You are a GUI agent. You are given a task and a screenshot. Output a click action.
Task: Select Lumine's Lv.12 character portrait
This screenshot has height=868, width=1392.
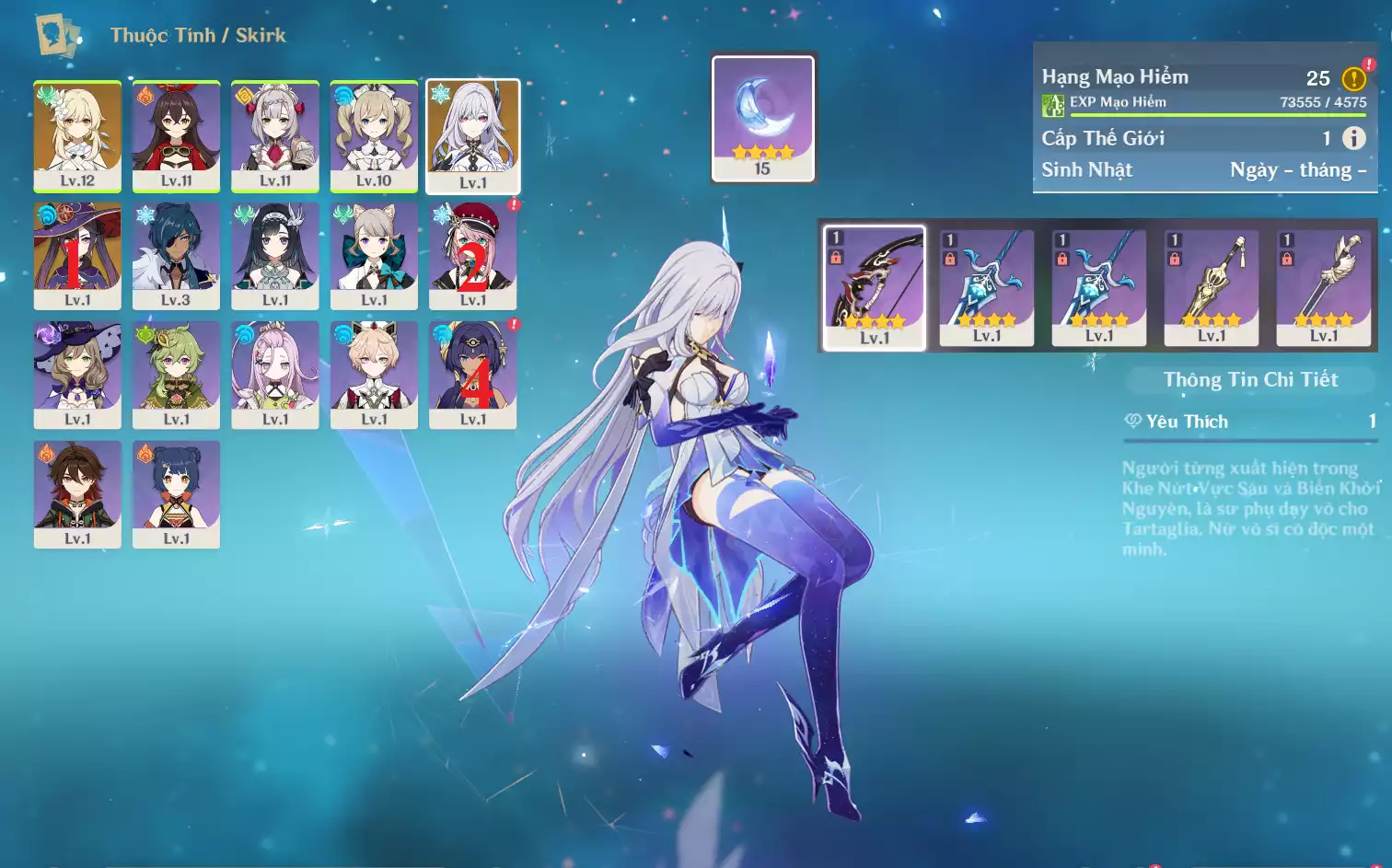click(x=77, y=135)
